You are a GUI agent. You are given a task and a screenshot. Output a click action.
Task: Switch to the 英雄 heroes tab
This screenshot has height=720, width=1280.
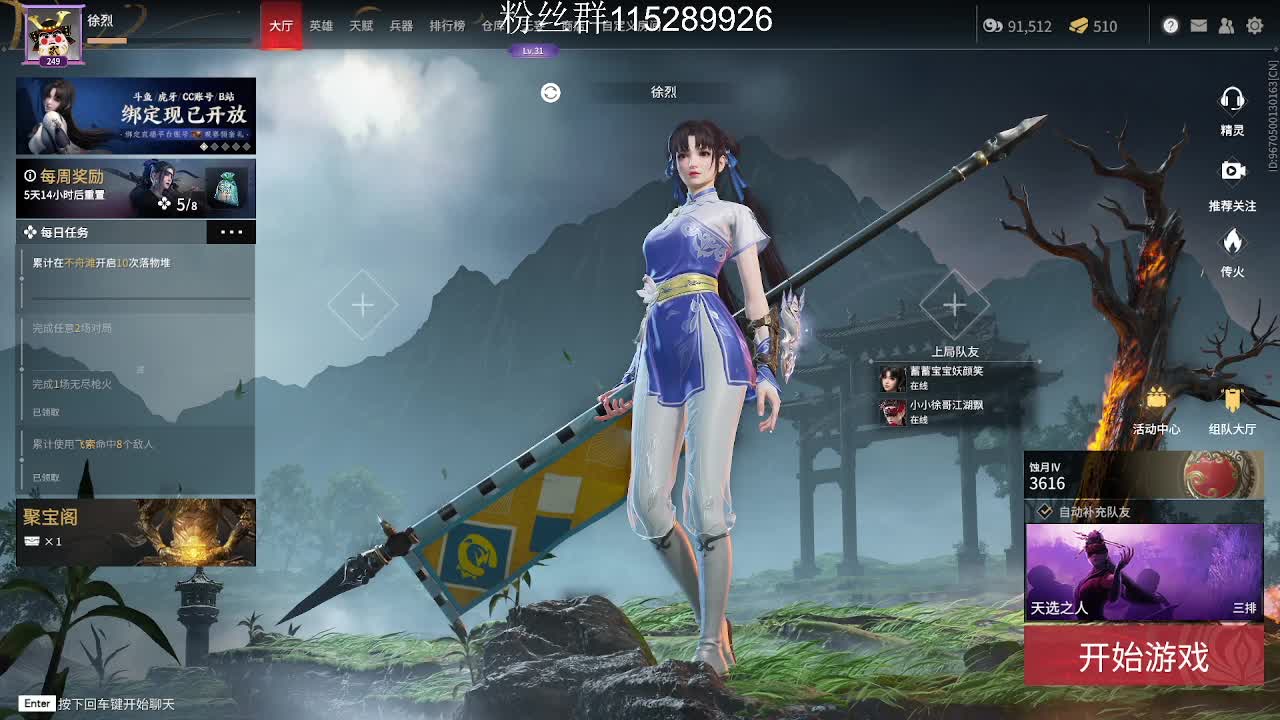[x=320, y=26]
